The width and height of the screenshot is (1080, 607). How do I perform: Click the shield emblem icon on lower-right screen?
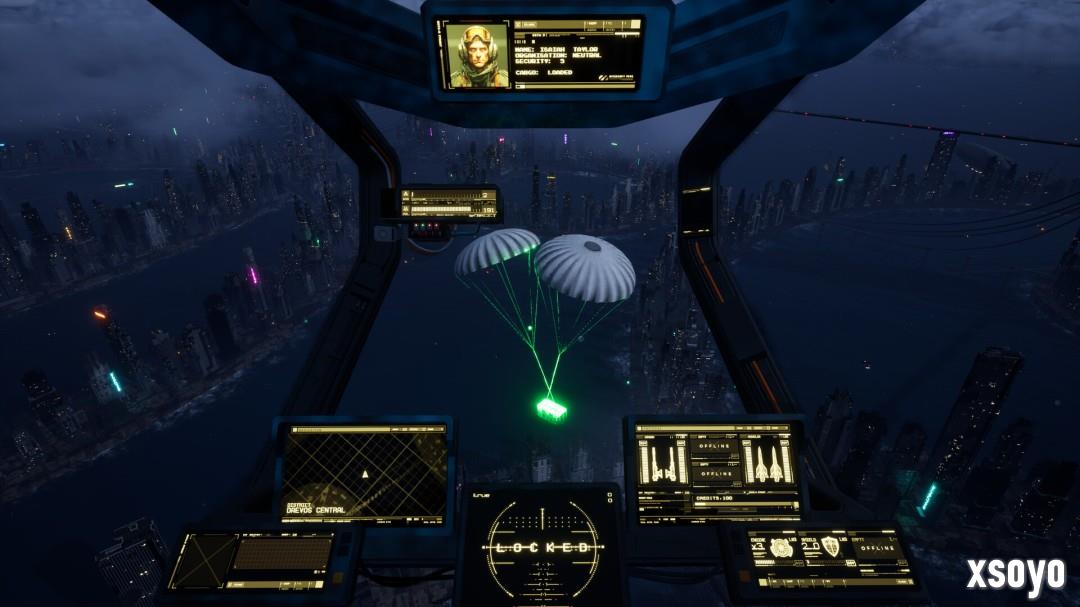[829, 548]
